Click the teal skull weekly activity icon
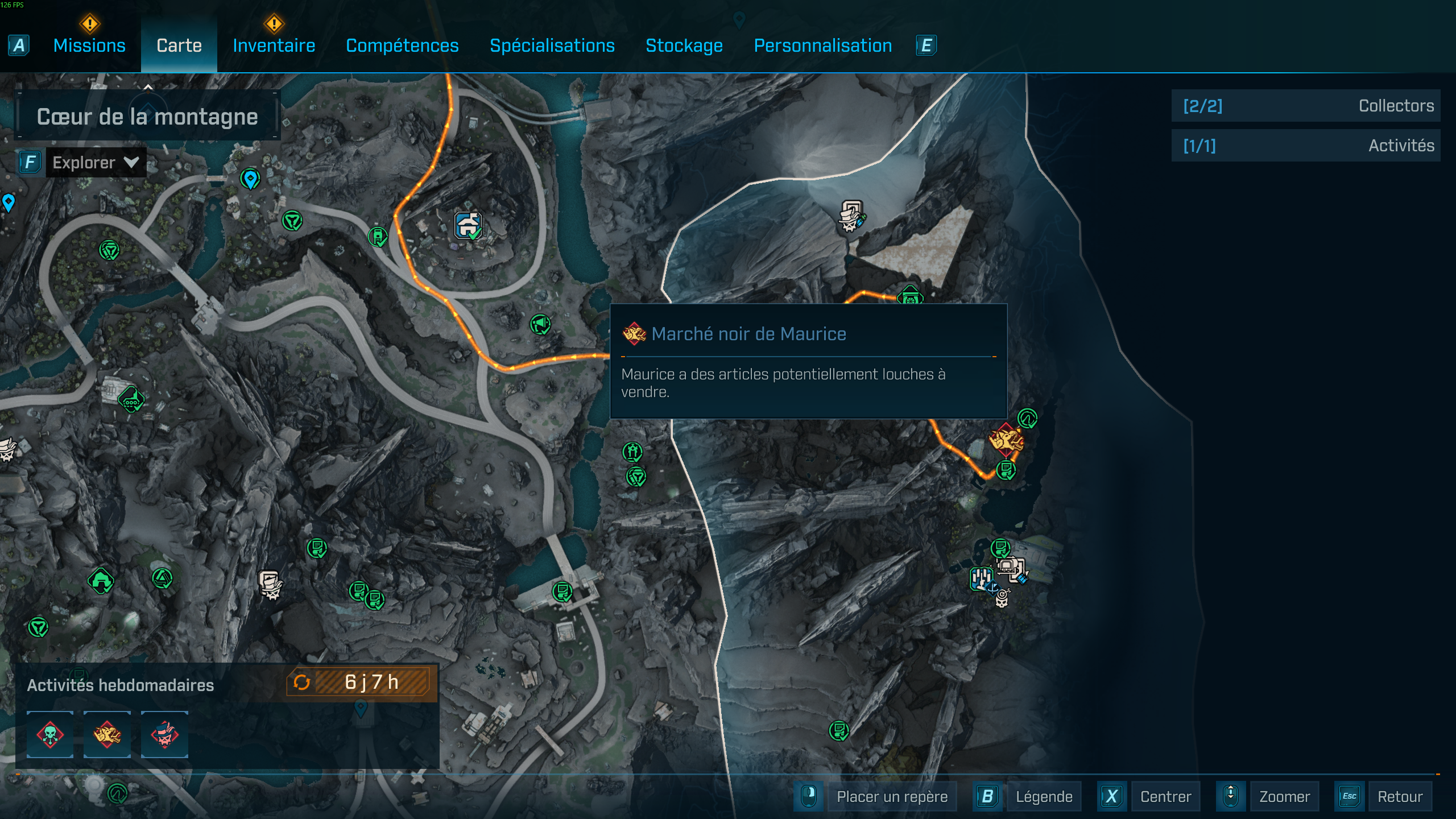 click(51, 734)
